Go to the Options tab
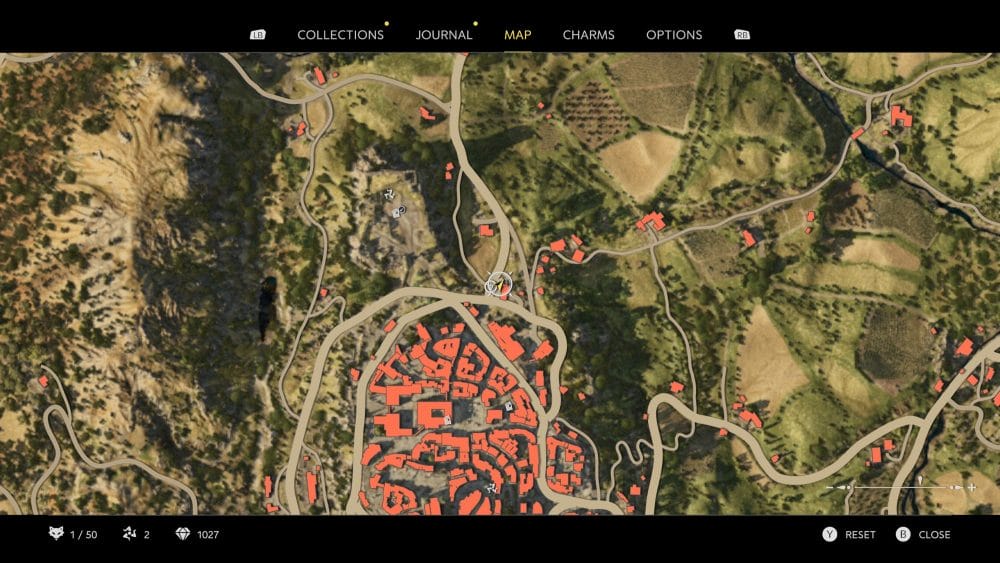This screenshot has width=1000, height=563. (x=674, y=35)
